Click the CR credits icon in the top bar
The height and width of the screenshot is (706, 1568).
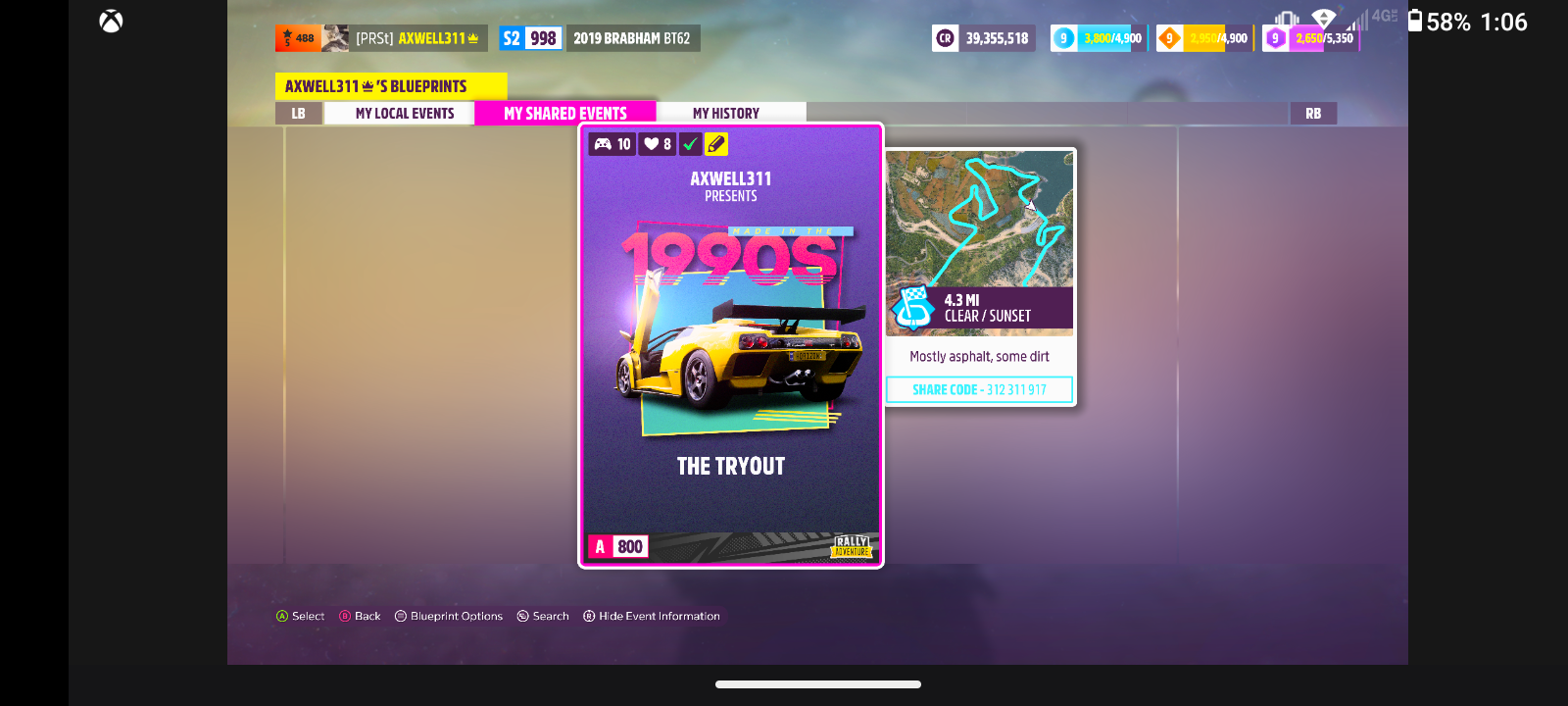(x=945, y=37)
